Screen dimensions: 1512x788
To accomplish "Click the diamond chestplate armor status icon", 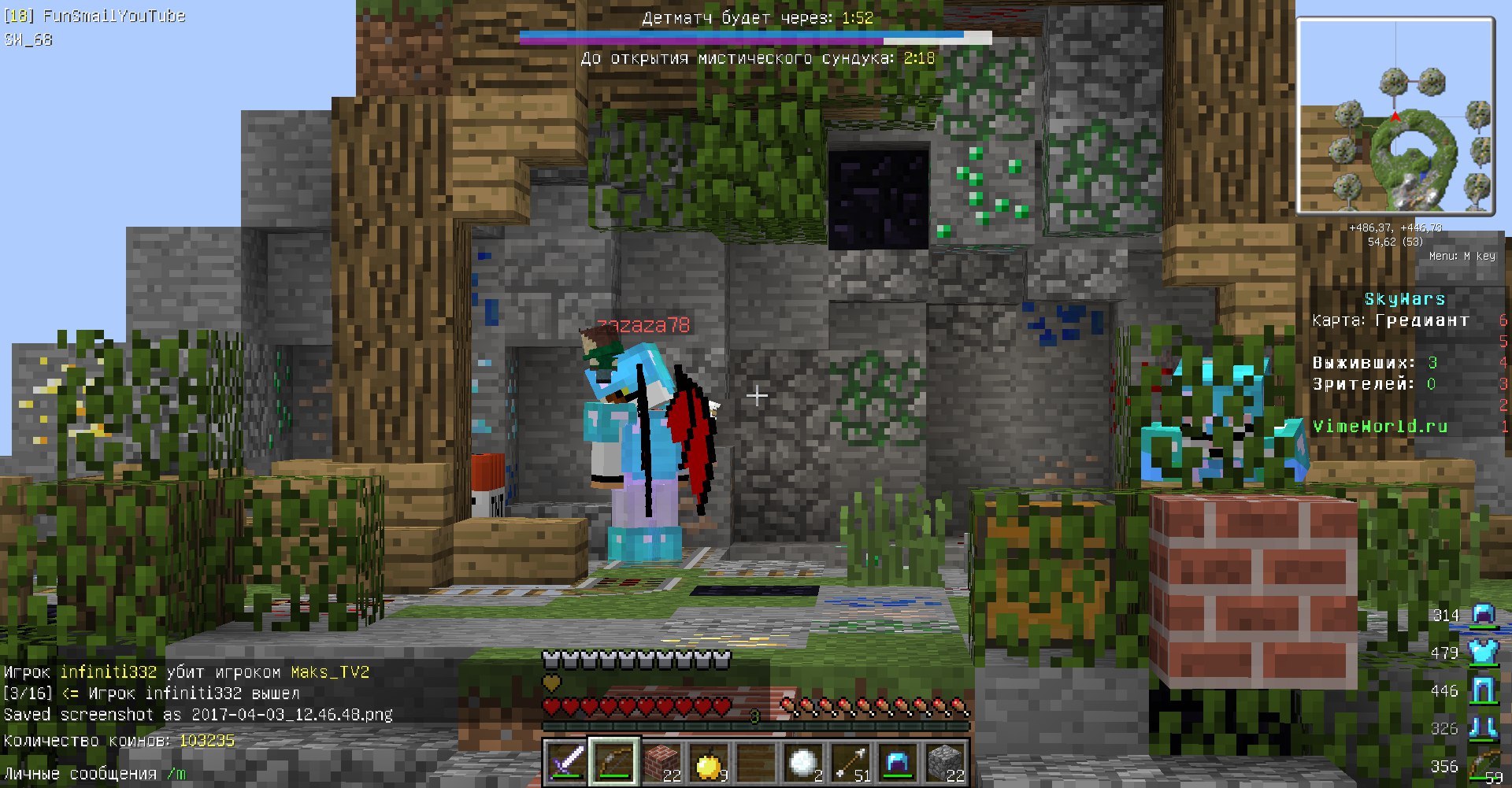I will [1484, 653].
